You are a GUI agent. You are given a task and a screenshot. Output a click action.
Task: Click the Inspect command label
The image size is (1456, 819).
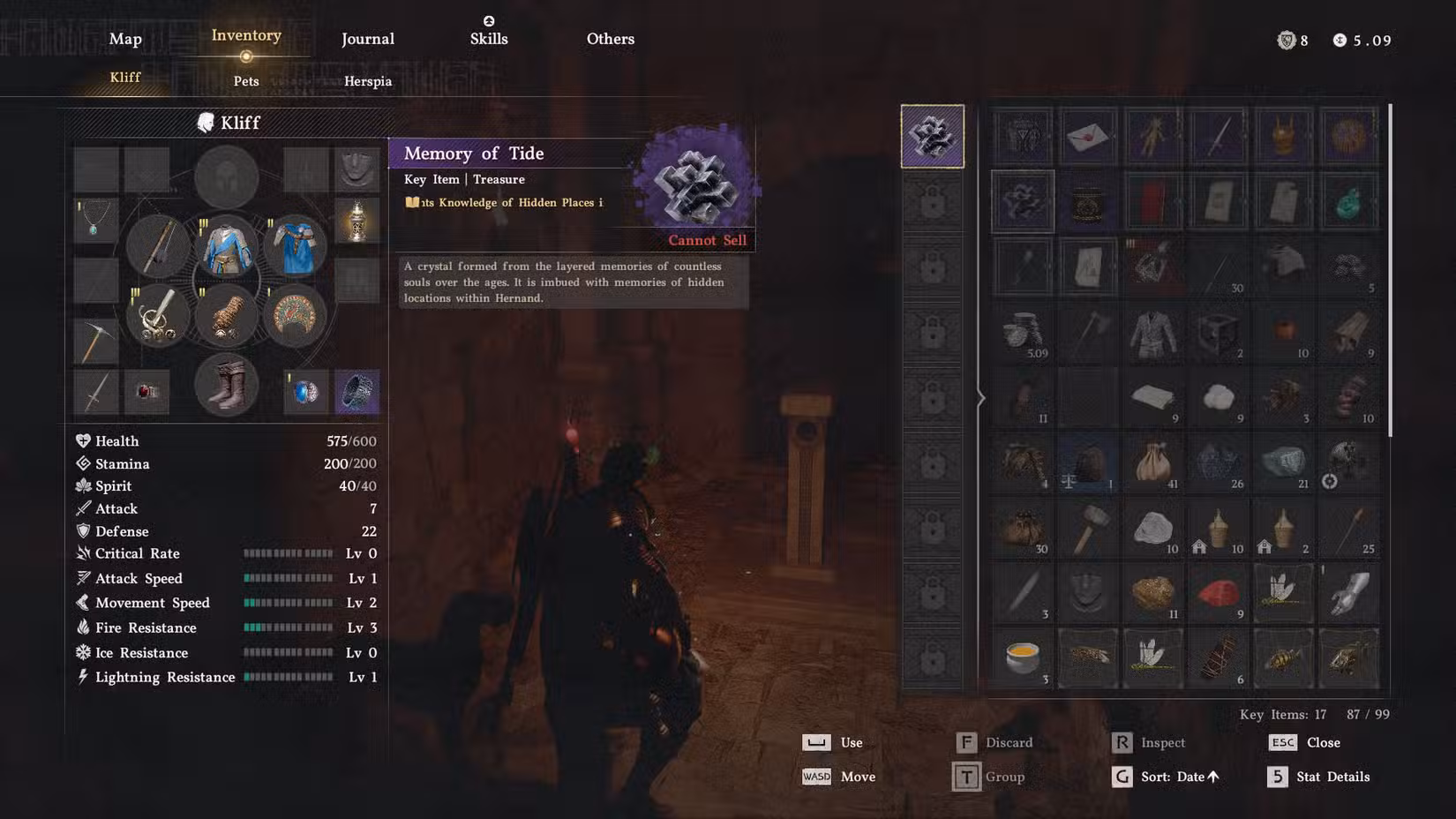(1162, 742)
